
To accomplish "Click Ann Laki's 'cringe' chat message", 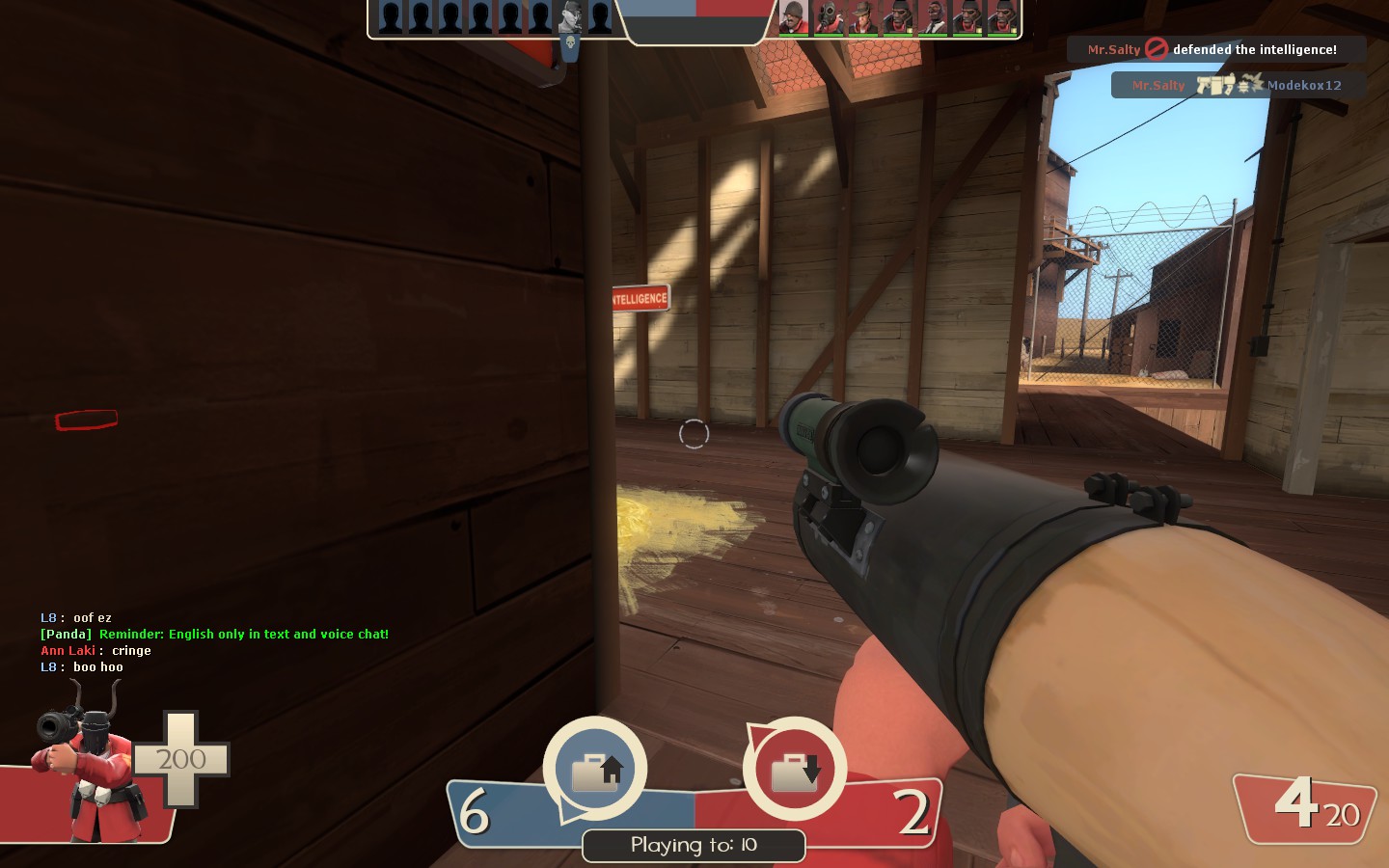I will [95, 650].
